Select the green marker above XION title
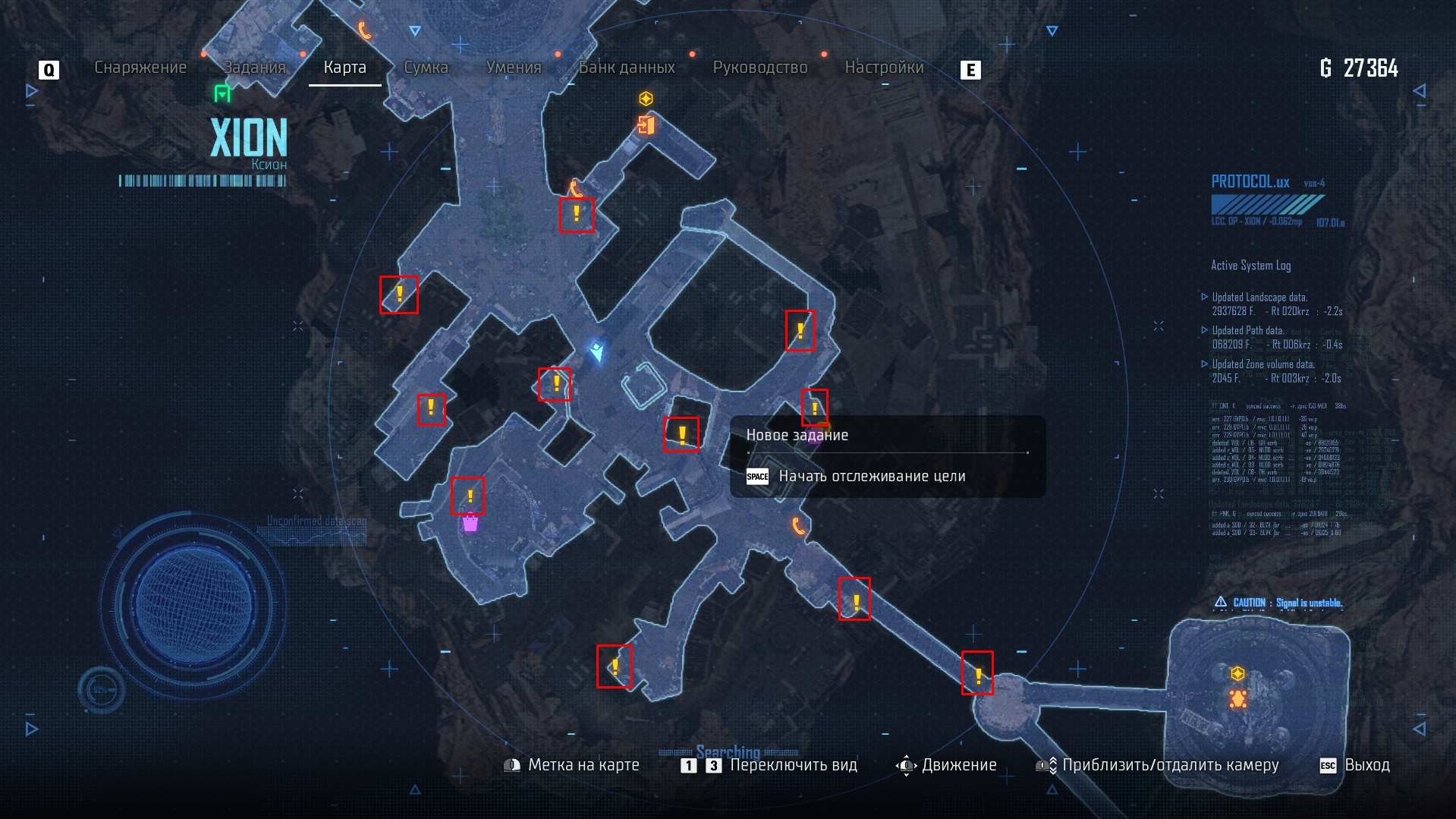Image resolution: width=1456 pixels, height=819 pixels. (222, 93)
